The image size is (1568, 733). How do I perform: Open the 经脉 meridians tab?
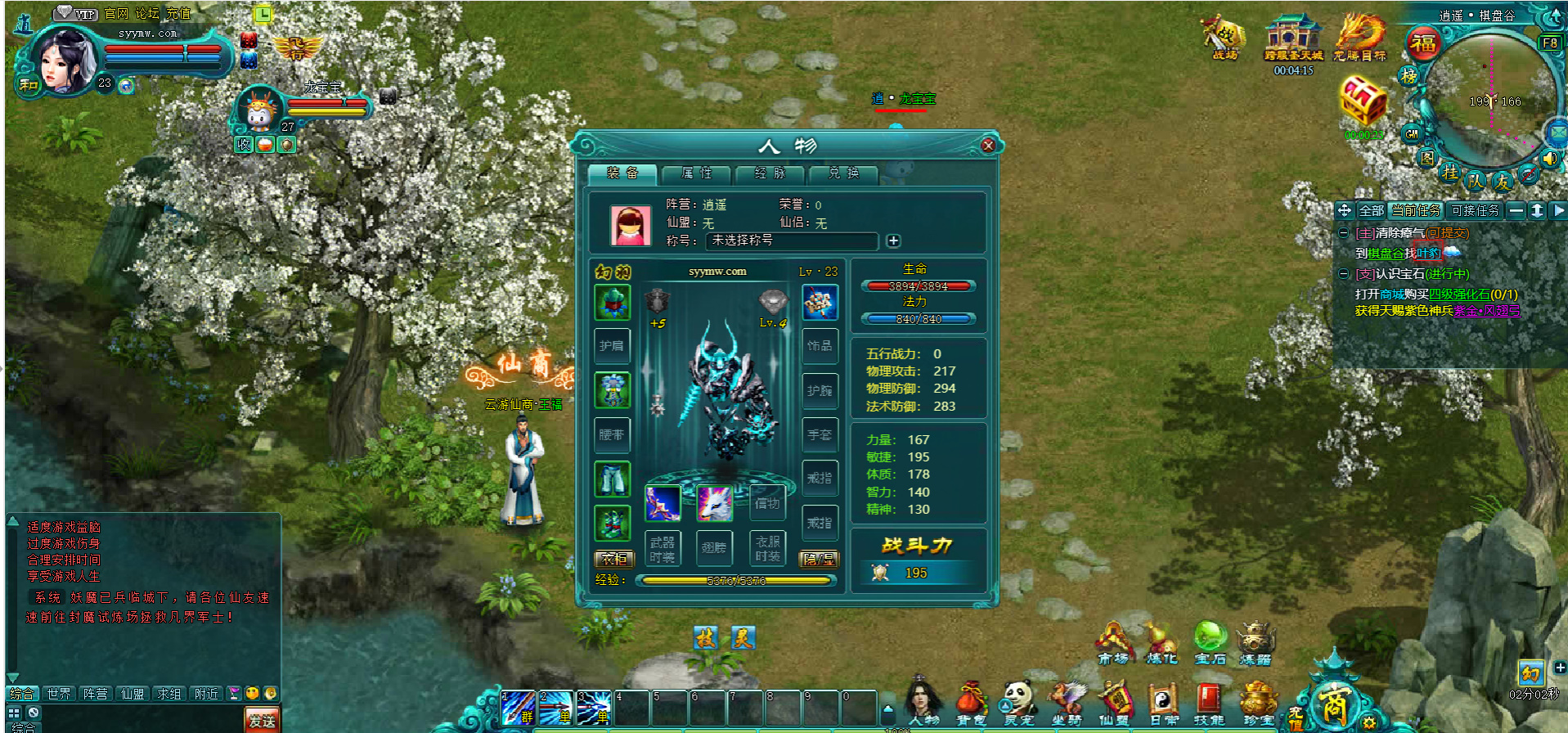[770, 173]
